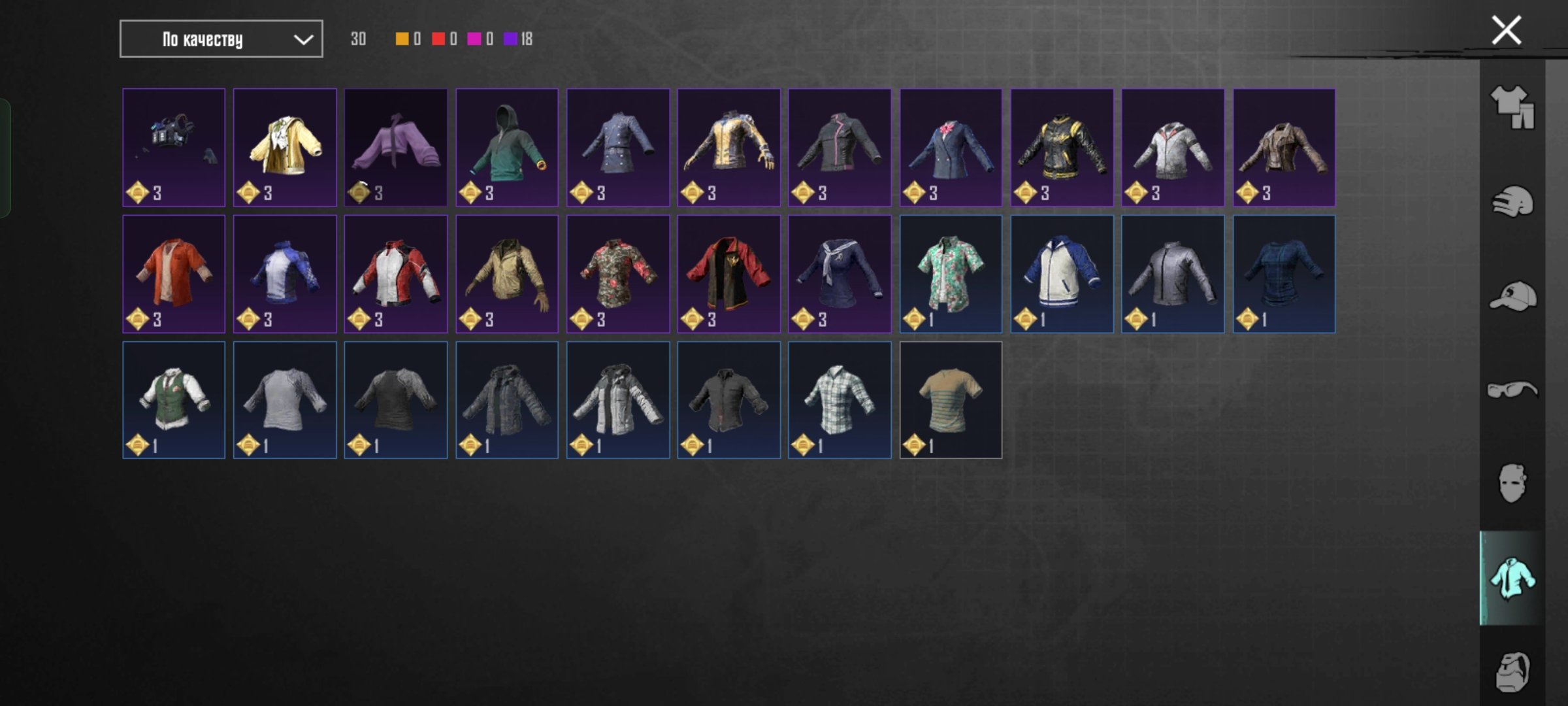Select the red and white racing jacket

pyautogui.click(x=396, y=273)
